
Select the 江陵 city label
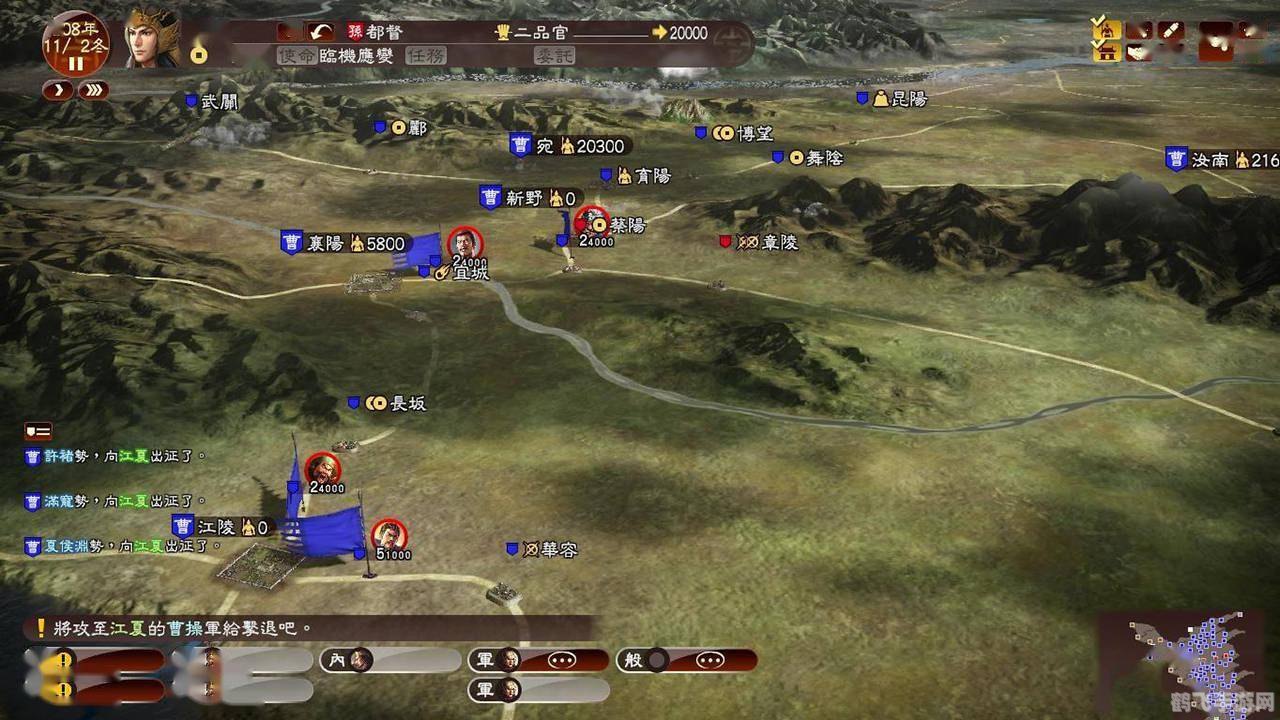pos(216,527)
